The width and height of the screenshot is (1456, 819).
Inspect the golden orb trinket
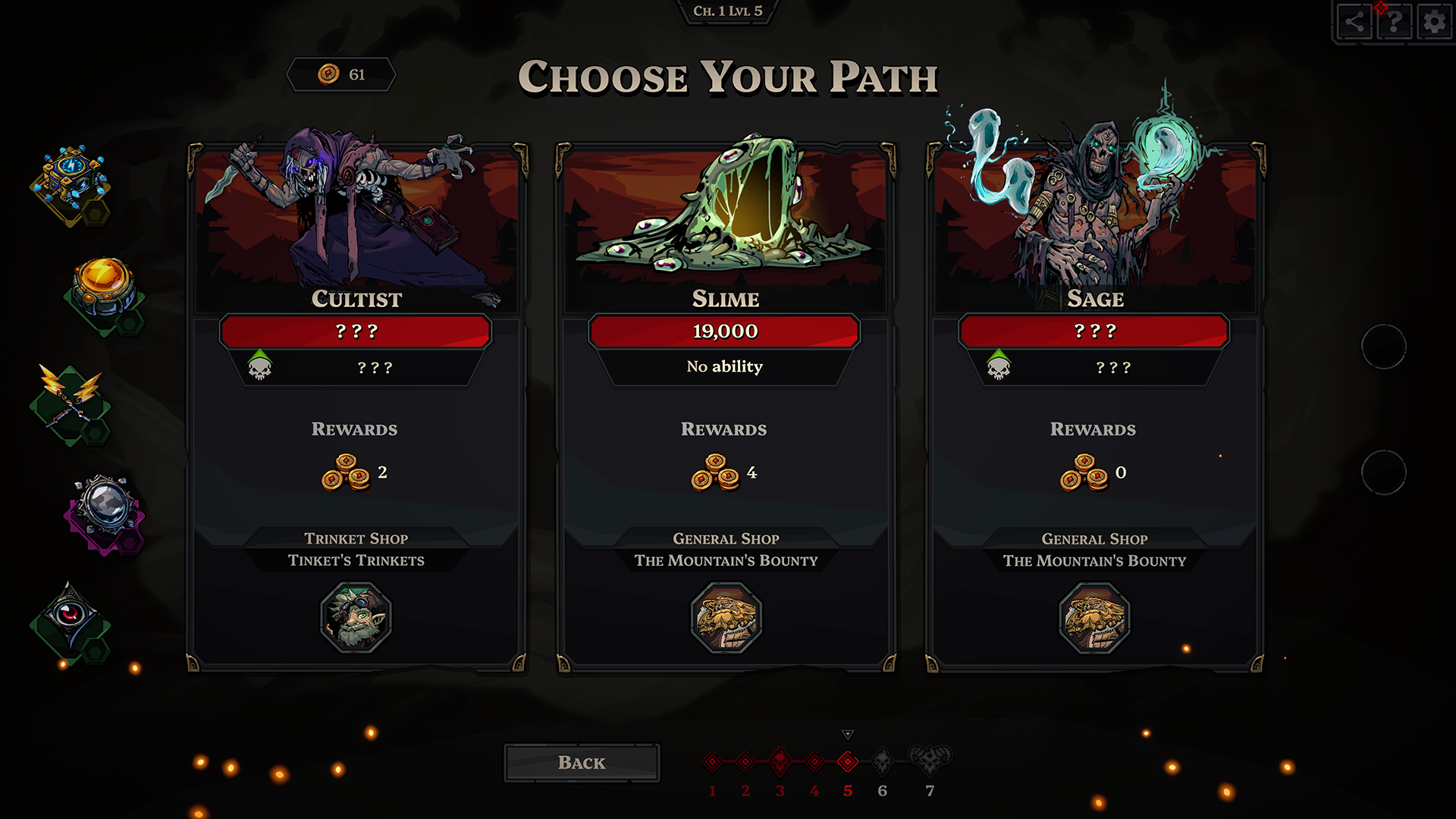(x=103, y=287)
